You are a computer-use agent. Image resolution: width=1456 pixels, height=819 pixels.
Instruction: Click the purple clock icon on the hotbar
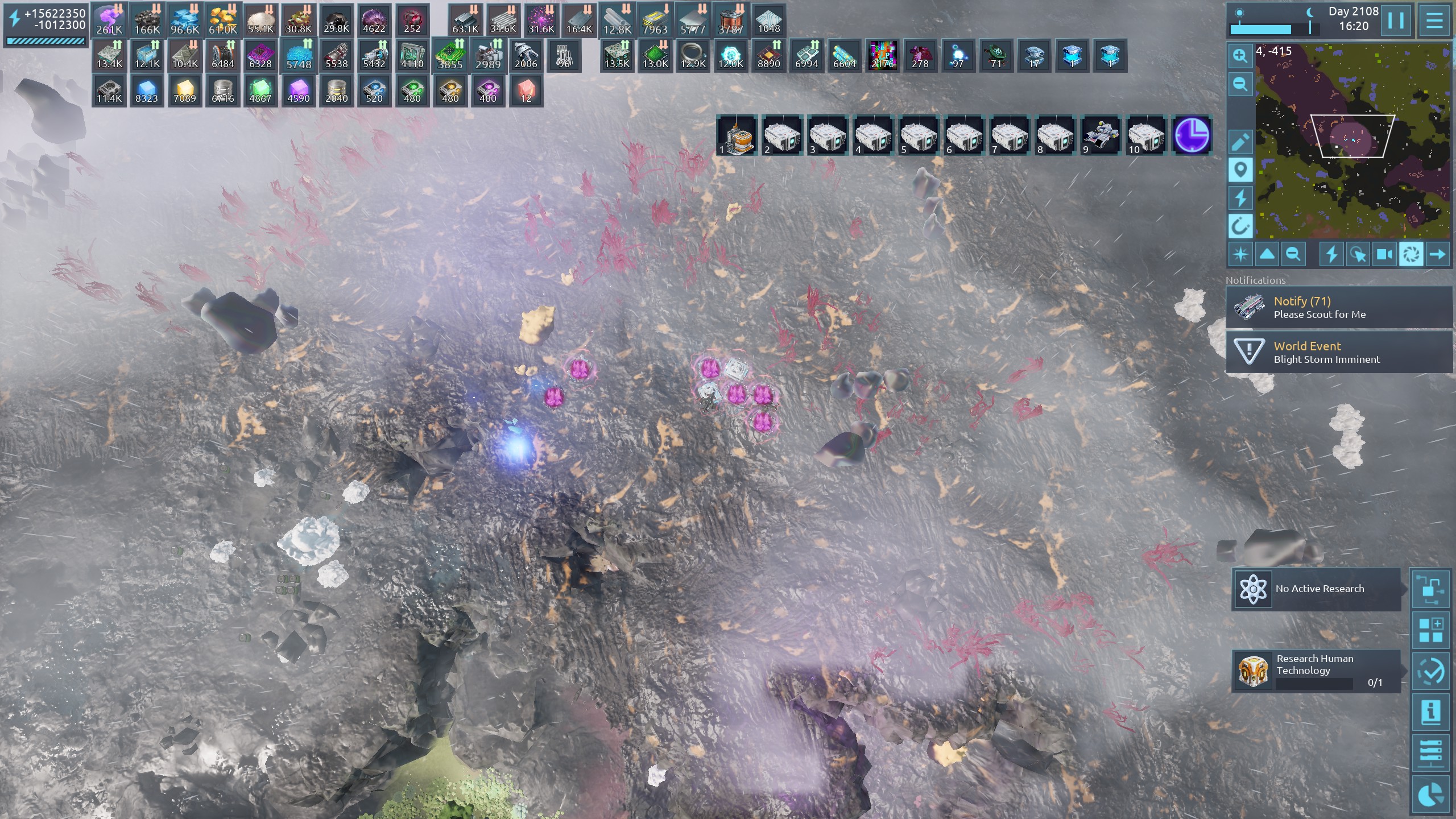pos(1192,136)
